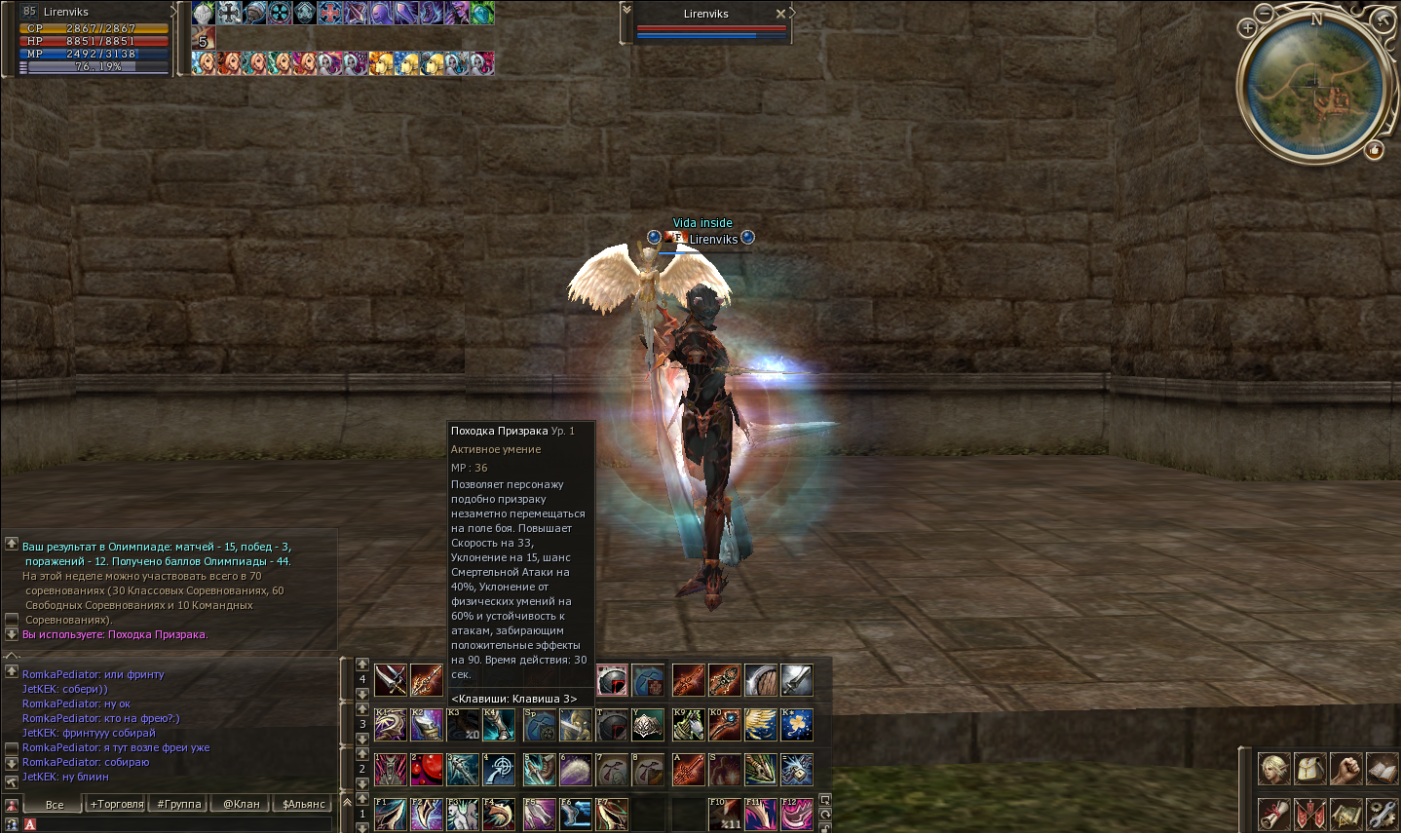Select the +Торговля chat tab

coord(117,805)
